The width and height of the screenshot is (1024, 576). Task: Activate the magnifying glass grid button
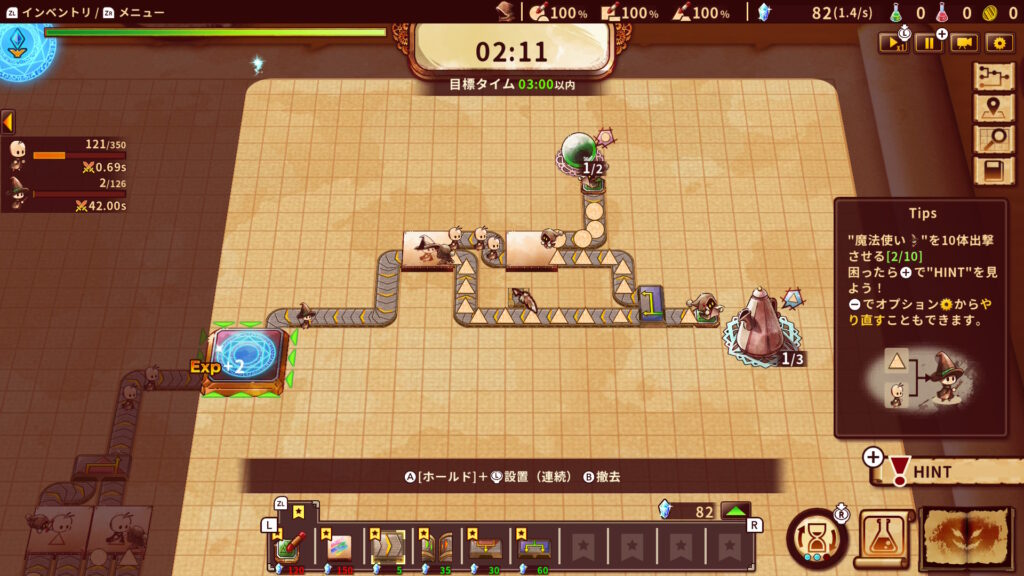click(x=993, y=139)
